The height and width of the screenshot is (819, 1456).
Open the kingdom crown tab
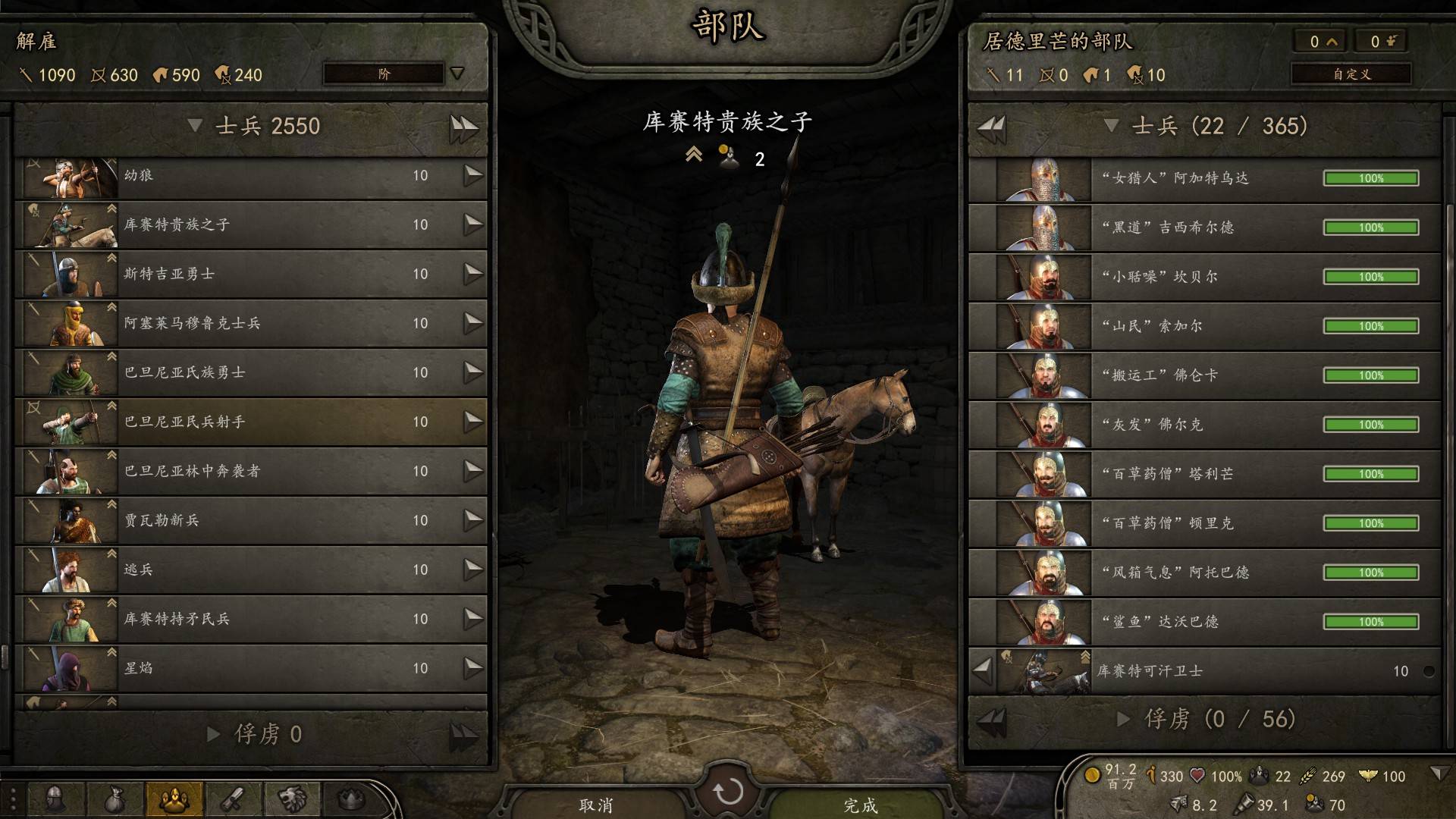pos(350,799)
